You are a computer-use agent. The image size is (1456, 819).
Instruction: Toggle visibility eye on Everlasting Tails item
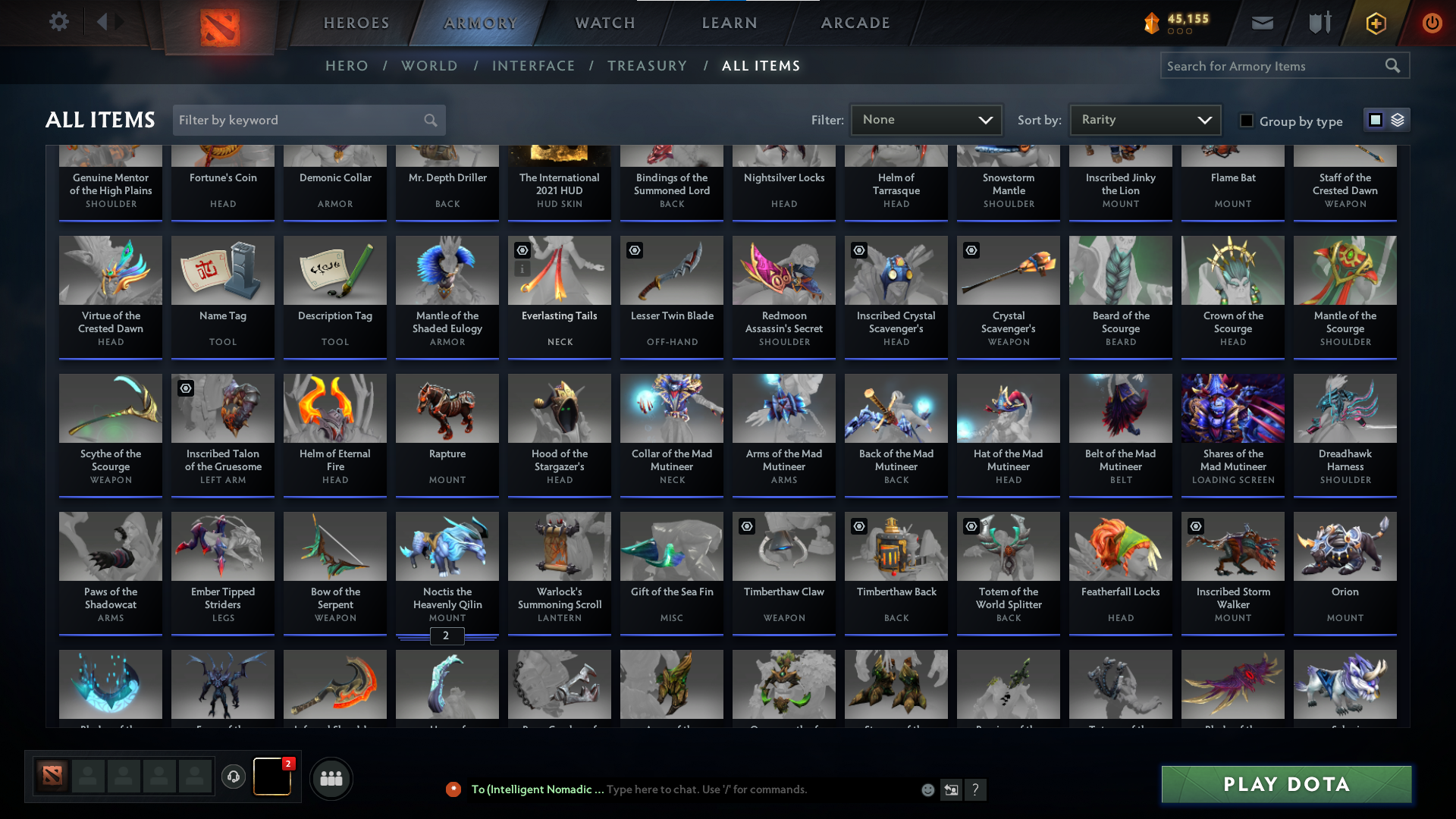(x=522, y=249)
